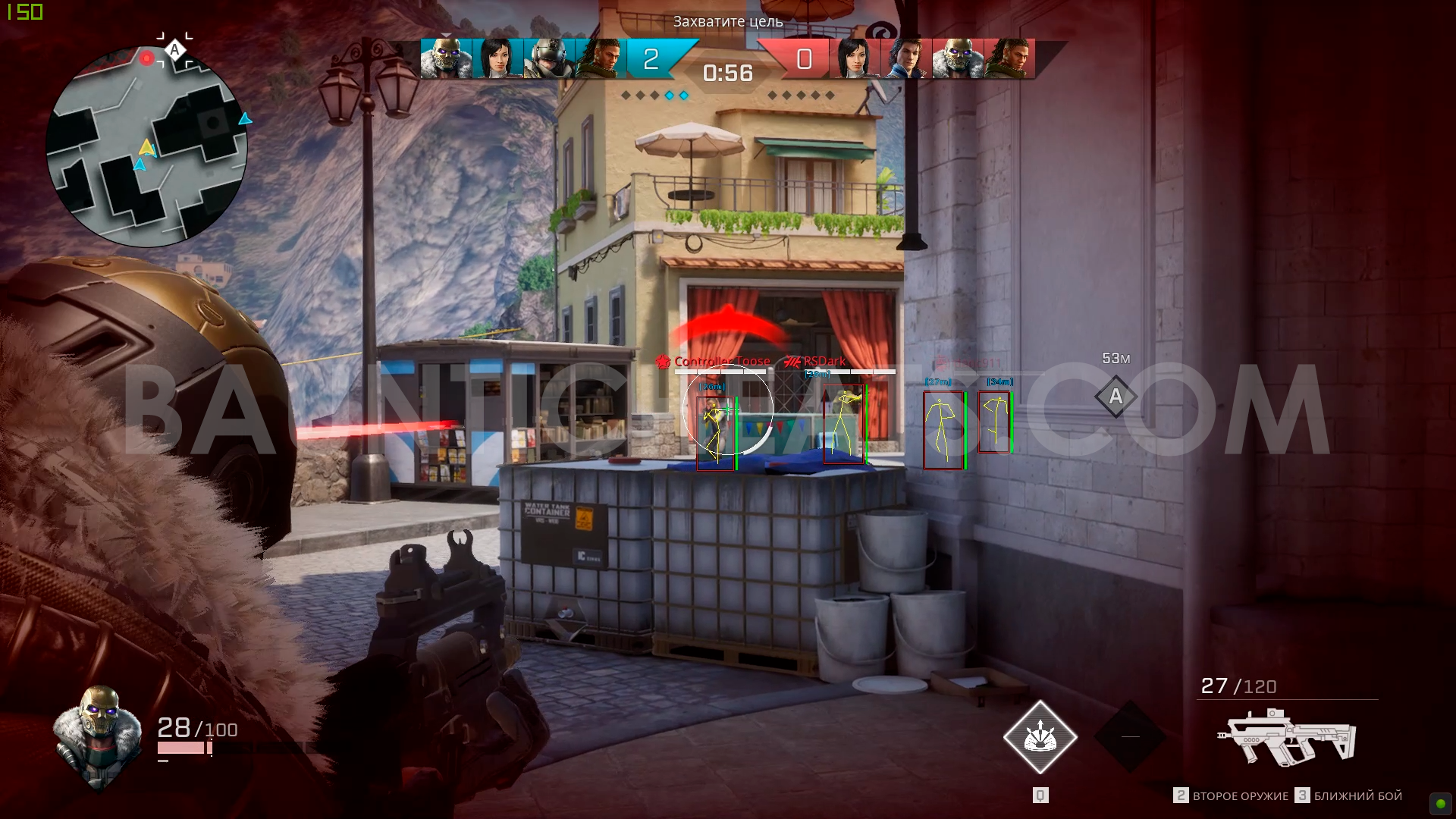This screenshot has width=1456, height=819.
Task: Click the circular minimap
Action: [x=146, y=146]
